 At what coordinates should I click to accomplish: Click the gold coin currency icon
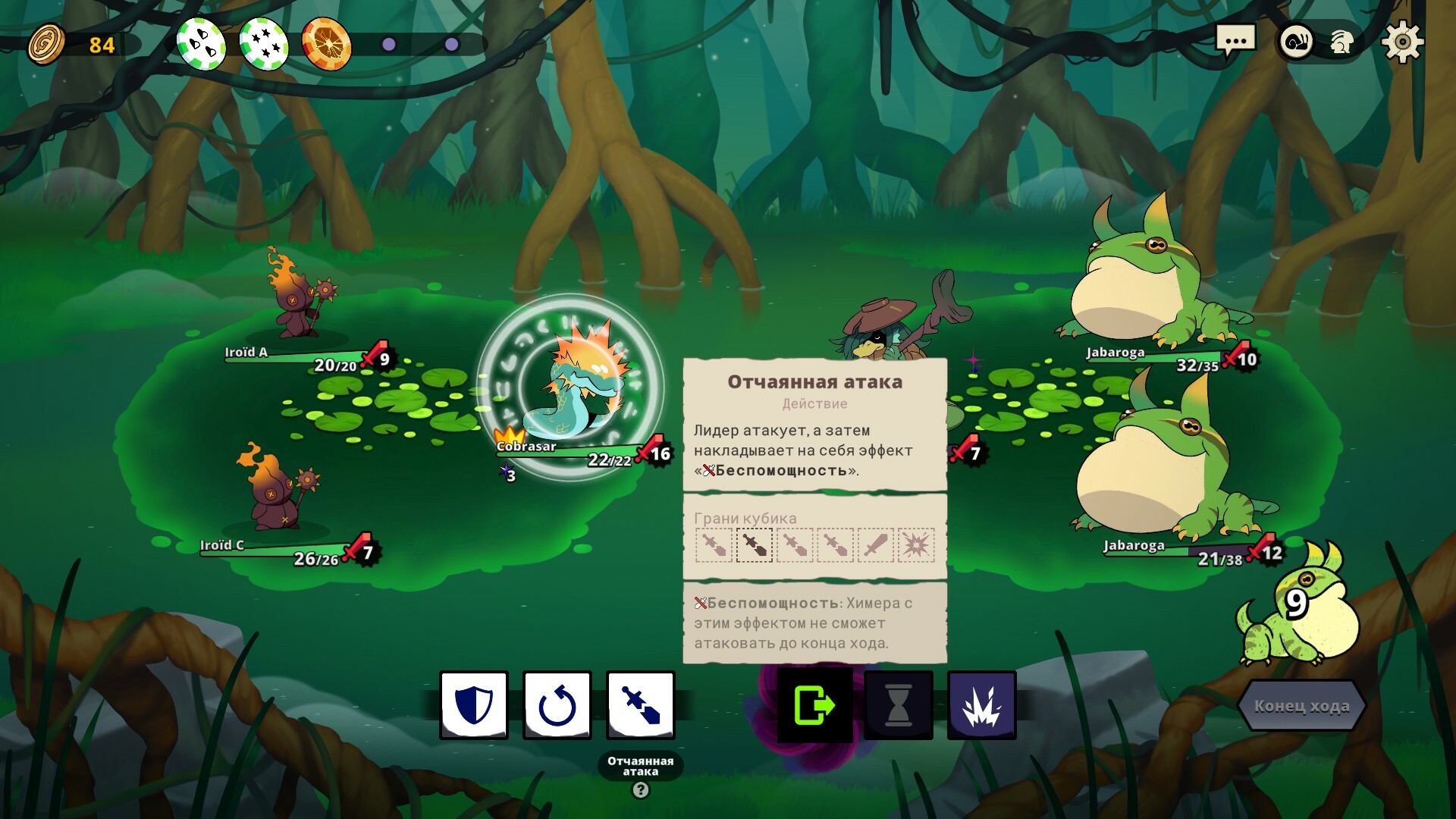[47, 45]
